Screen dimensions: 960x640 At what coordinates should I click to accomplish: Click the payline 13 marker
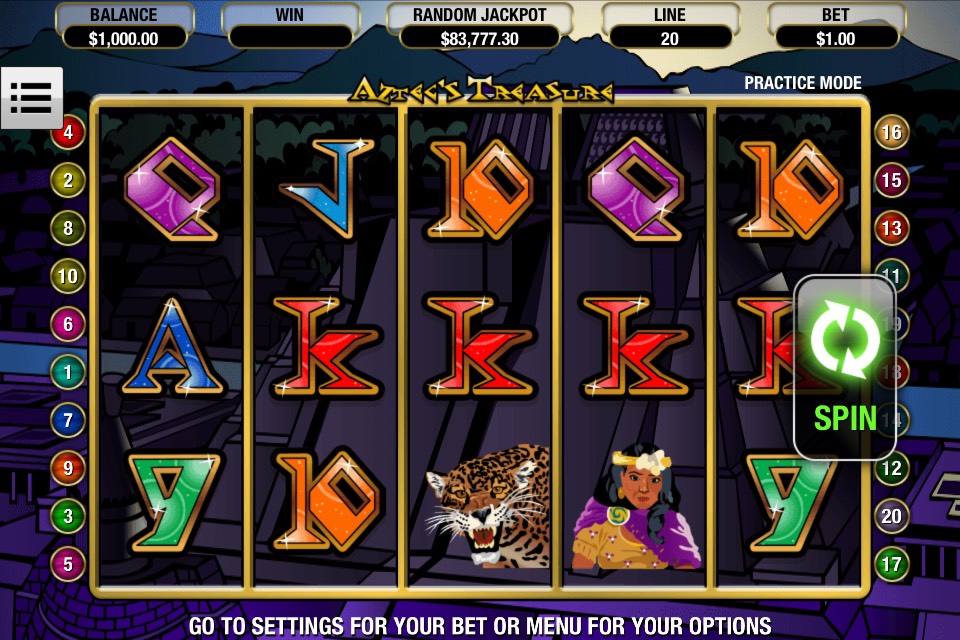point(891,228)
